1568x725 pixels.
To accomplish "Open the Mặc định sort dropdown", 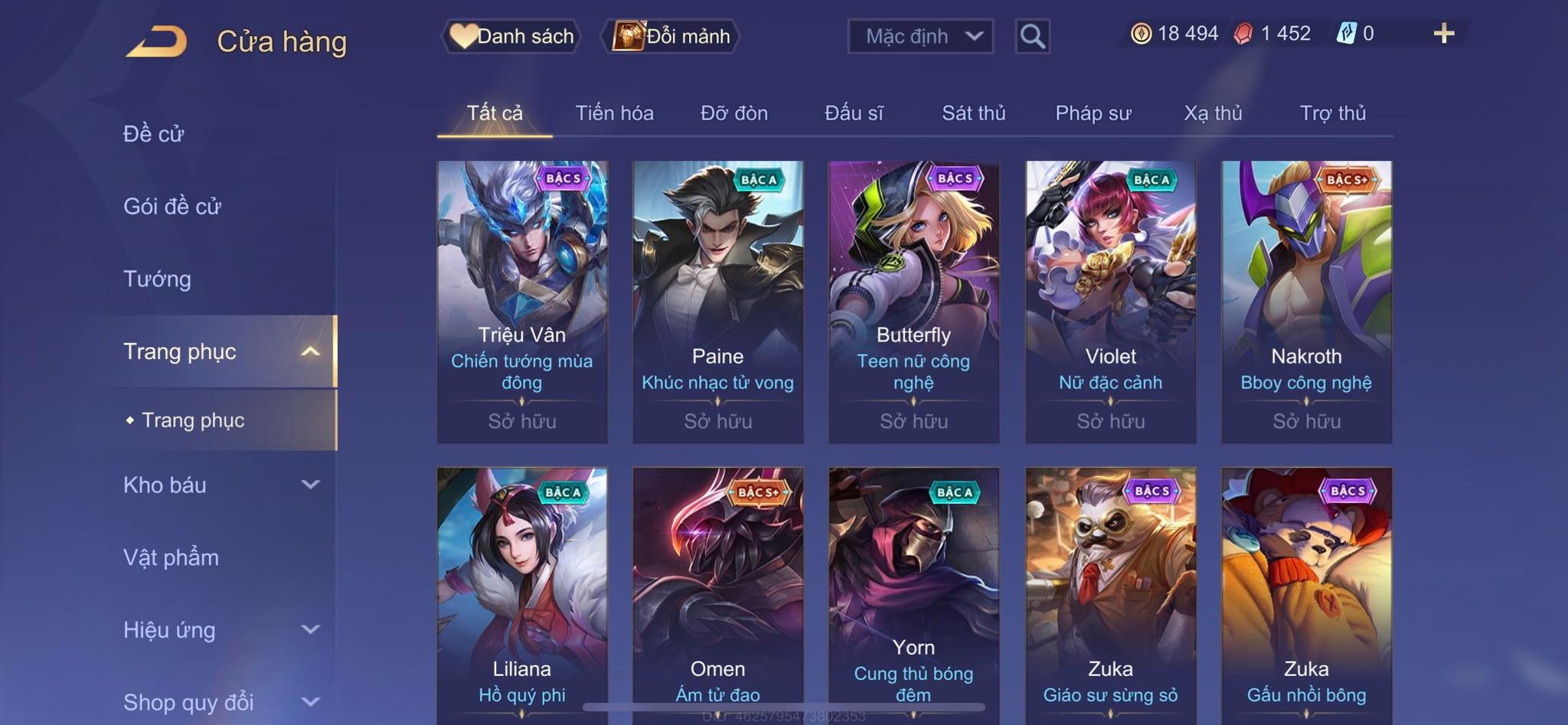I will click(920, 36).
